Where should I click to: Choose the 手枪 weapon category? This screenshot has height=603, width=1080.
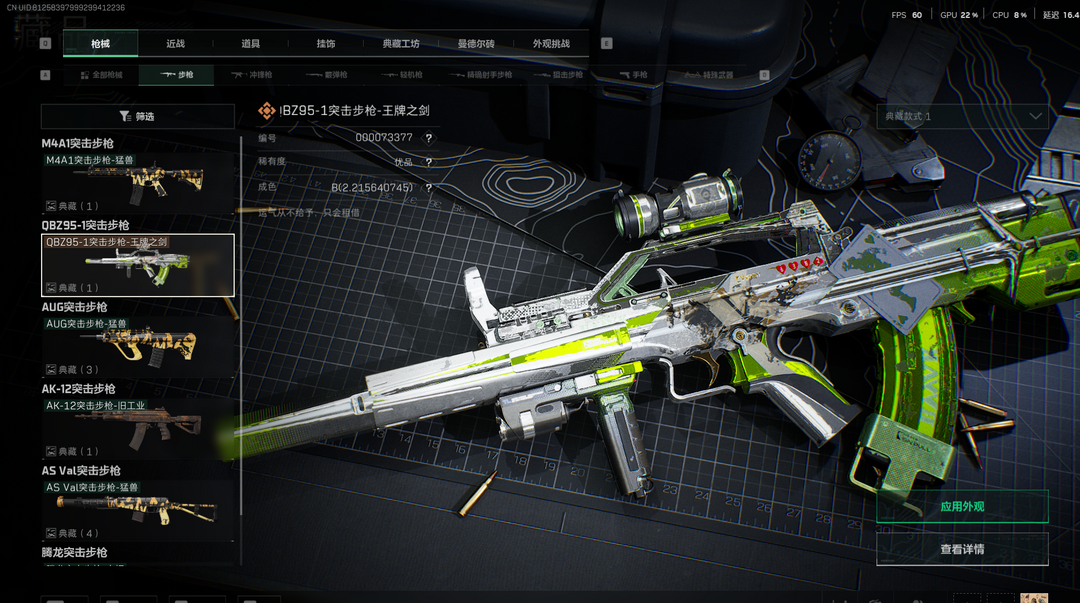click(x=632, y=75)
